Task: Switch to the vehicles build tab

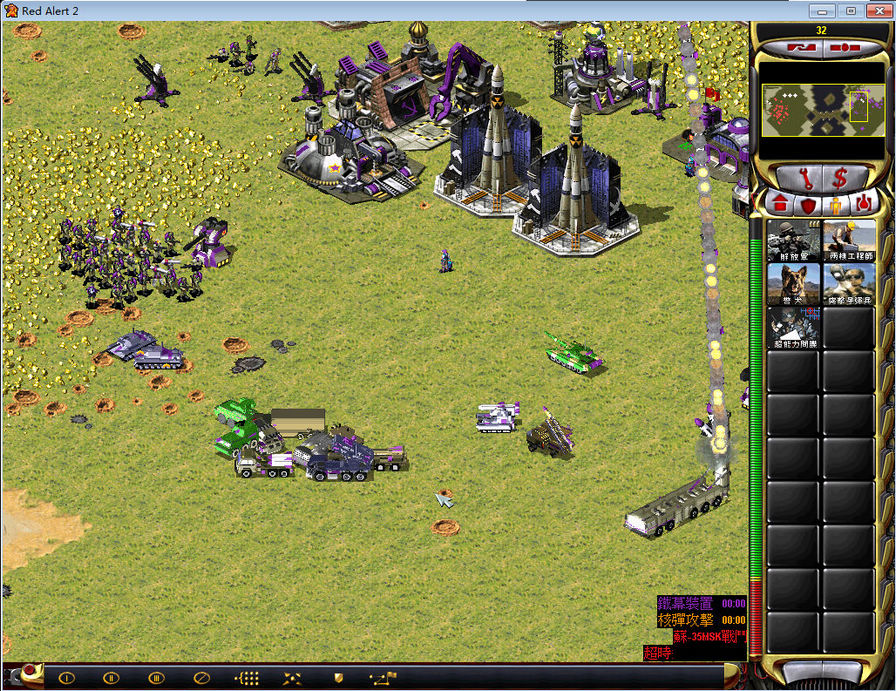Action: point(863,205)
